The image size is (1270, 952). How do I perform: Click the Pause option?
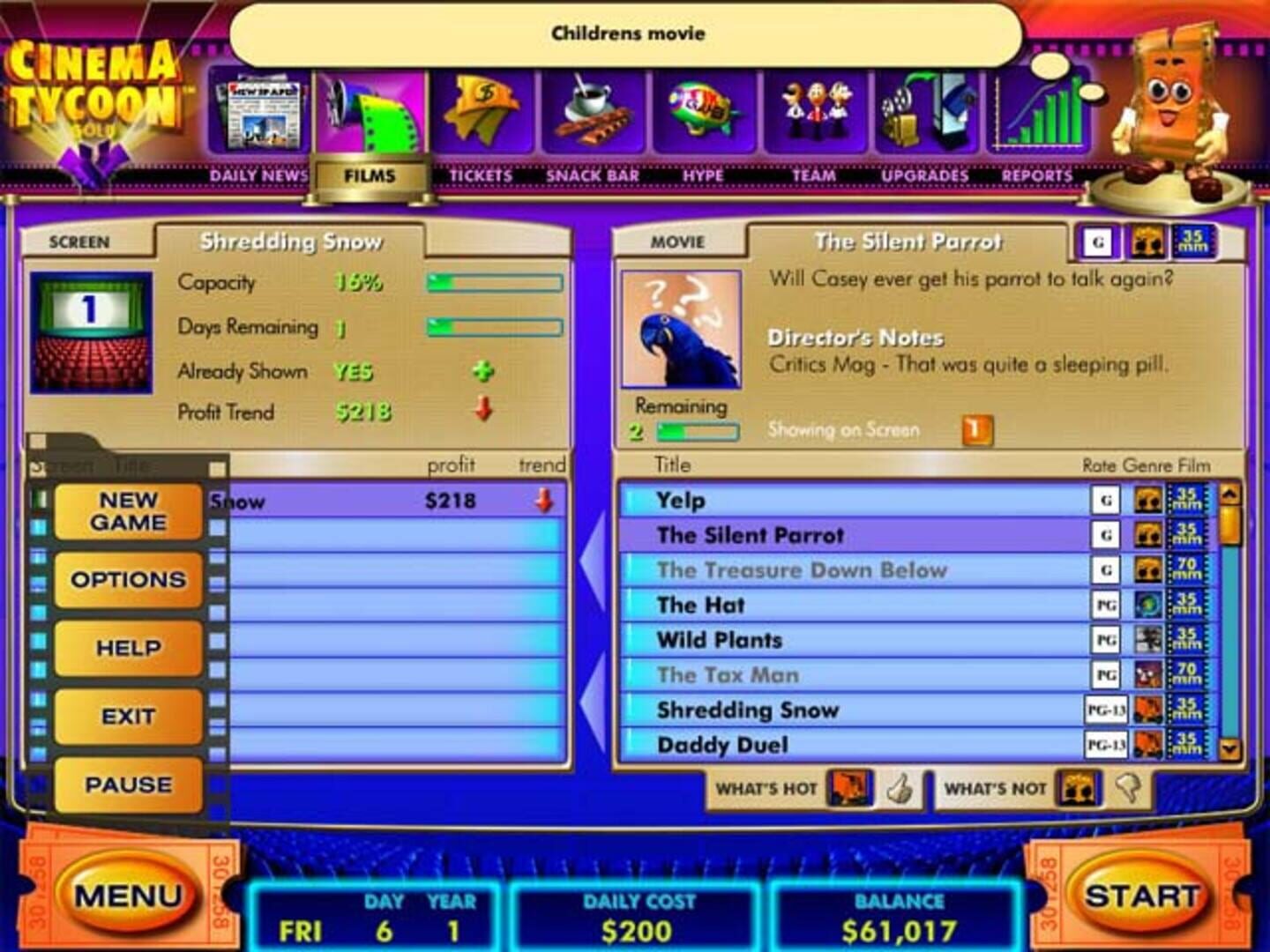pos(127,784)
